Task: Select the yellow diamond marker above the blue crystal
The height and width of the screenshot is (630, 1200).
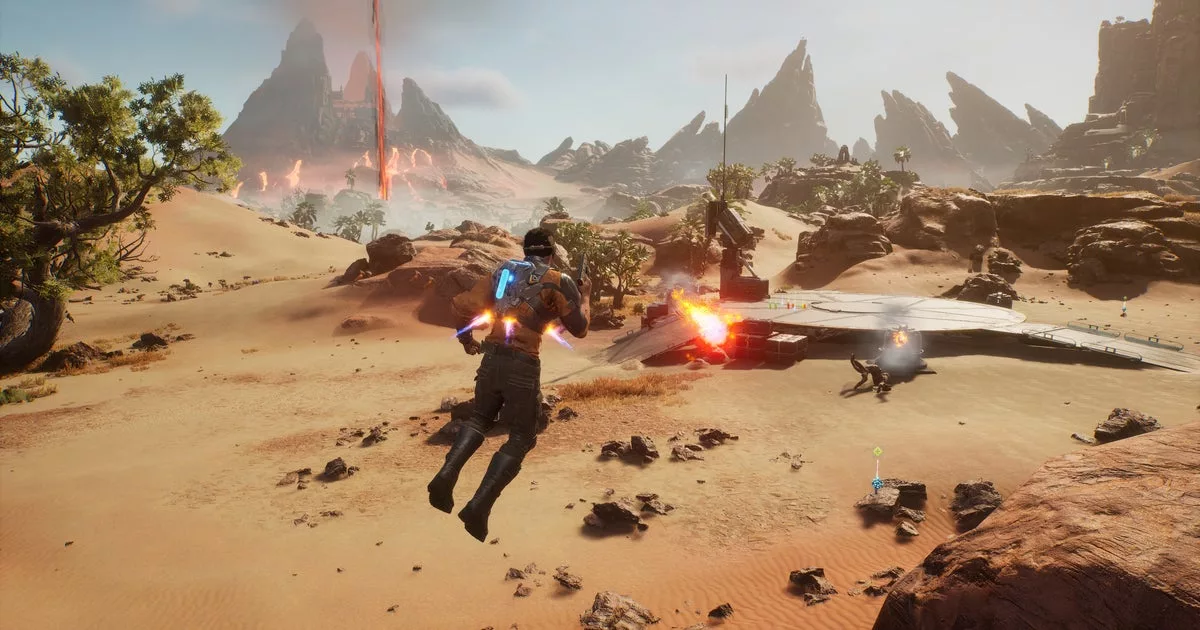Action: [x=877, y=452]
